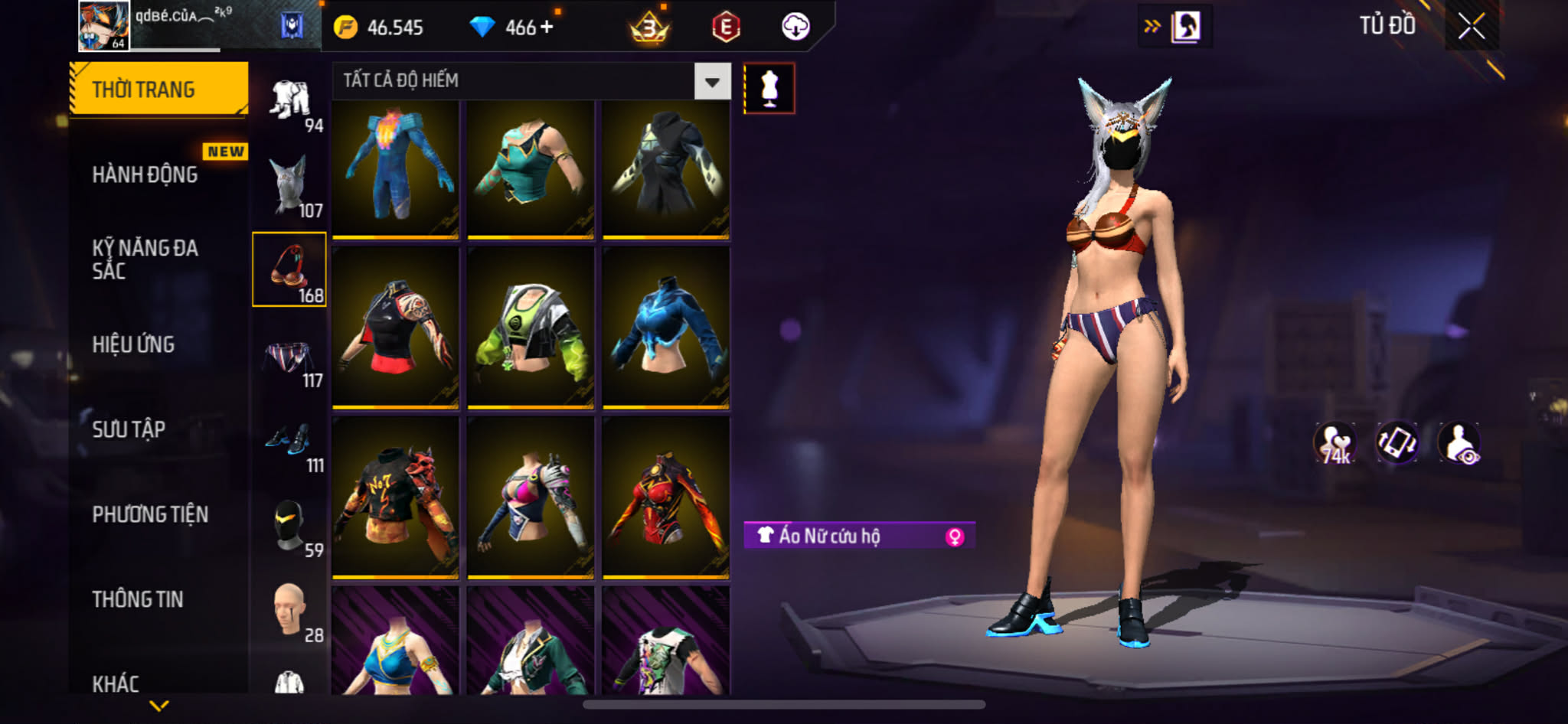The width and height of the screenshot is (1568, 724).
Task: Open the Tất Cả Độ Hiếm rarity dropdown
Action: point(712,81)
